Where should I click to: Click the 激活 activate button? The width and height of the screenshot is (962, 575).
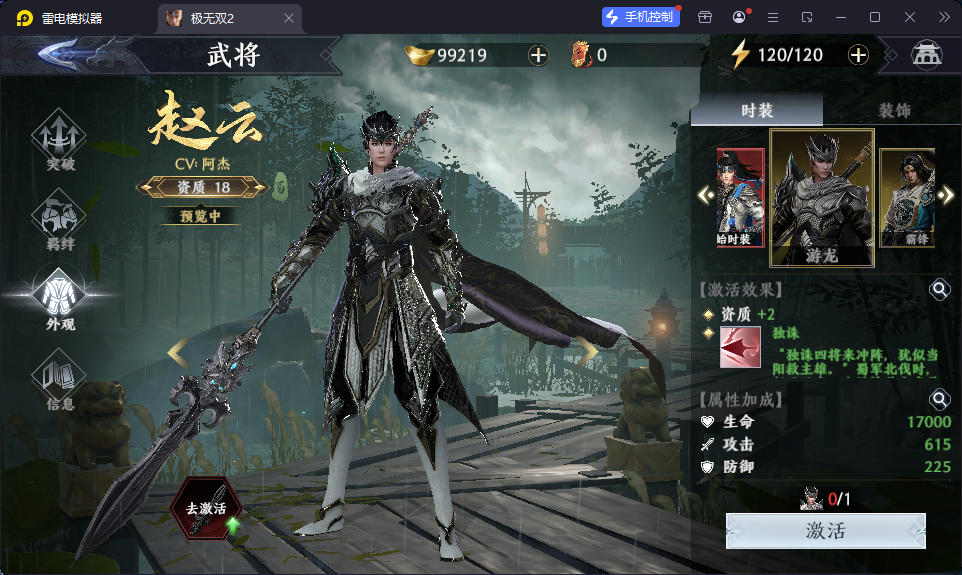click(x=825, y=531)
